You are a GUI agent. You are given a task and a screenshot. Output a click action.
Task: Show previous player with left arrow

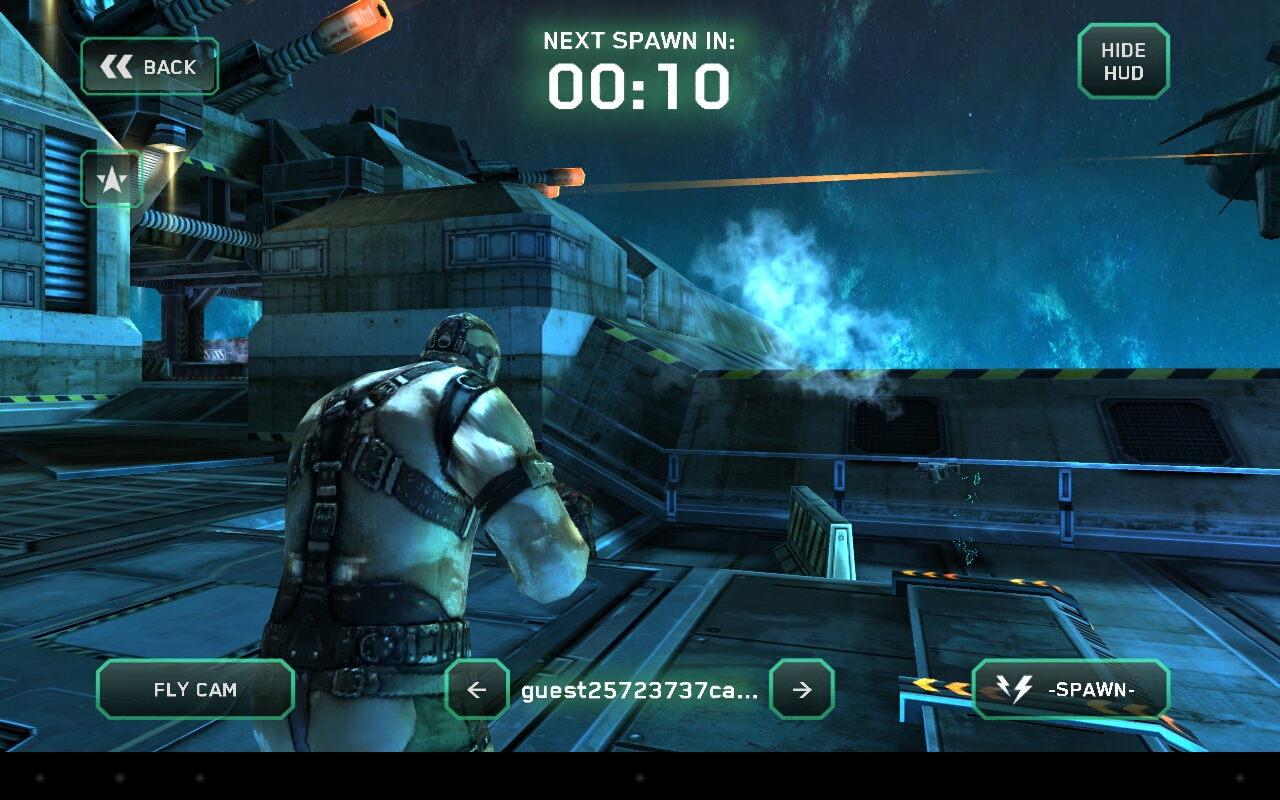pos(477,689)
